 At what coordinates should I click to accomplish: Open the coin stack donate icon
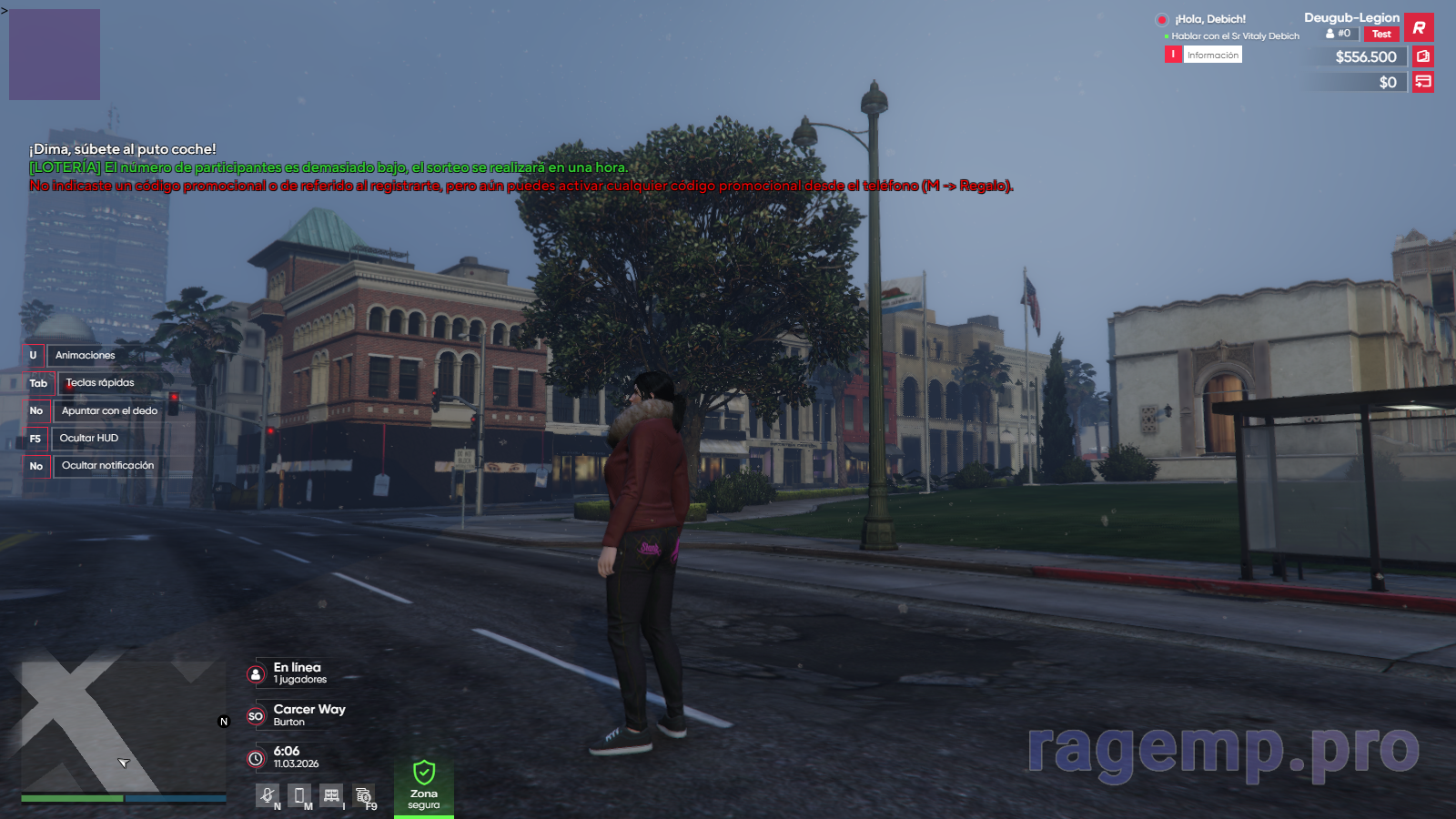pos(363,795)
